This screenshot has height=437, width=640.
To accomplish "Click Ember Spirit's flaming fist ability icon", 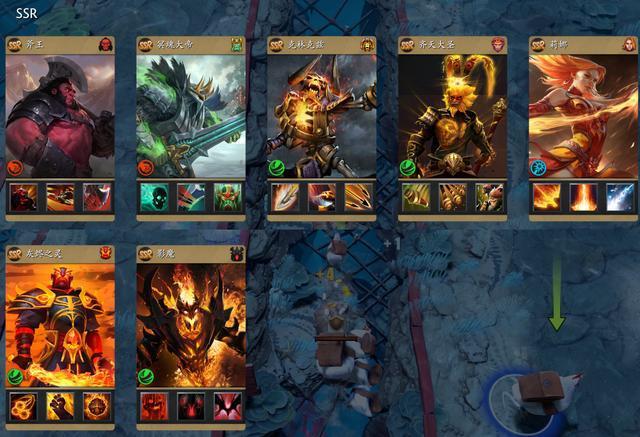I will click(x=59, y=405).
